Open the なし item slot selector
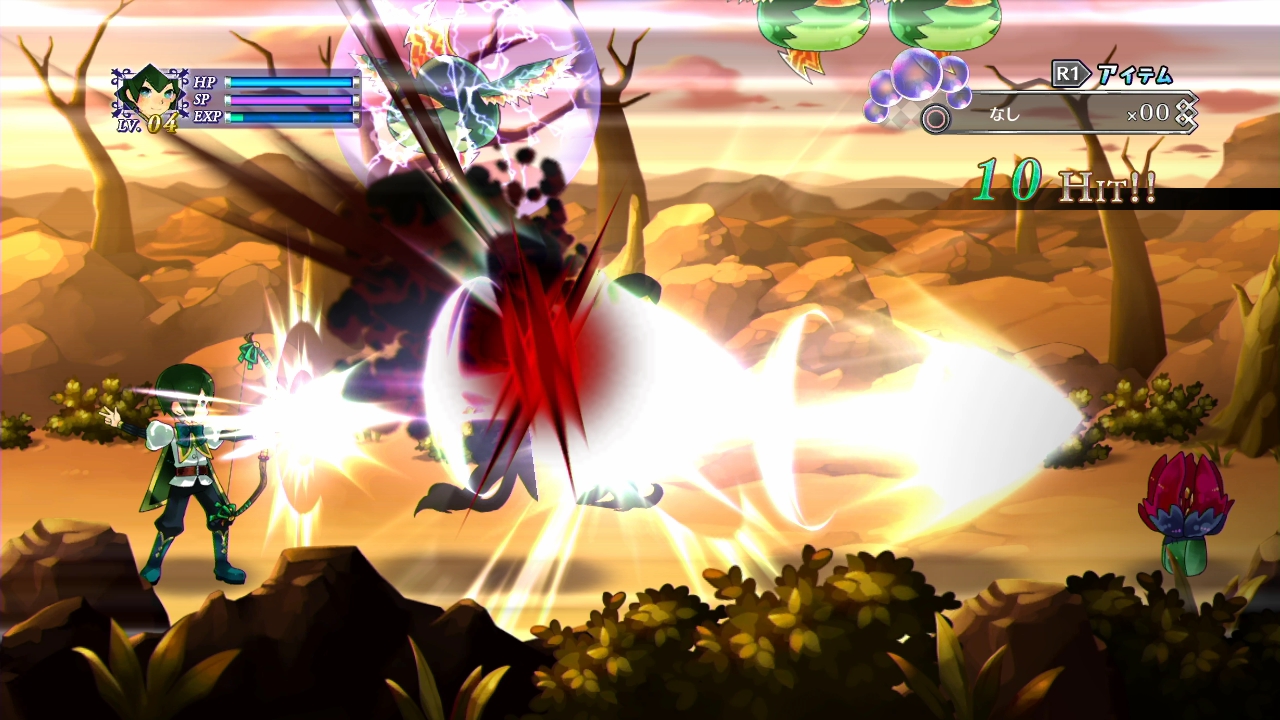This screenshot has height=720, width=1280. (1005, 113)
